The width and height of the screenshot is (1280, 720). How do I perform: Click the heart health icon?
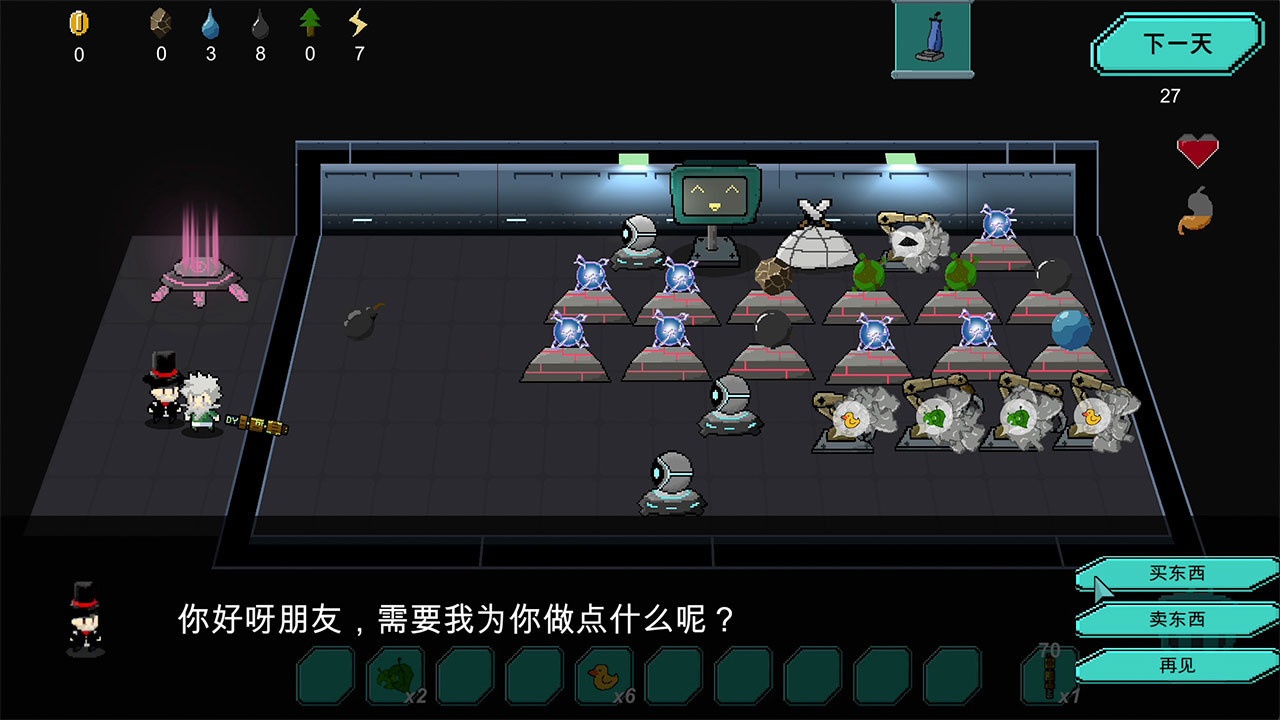(x=1199, y=150)
